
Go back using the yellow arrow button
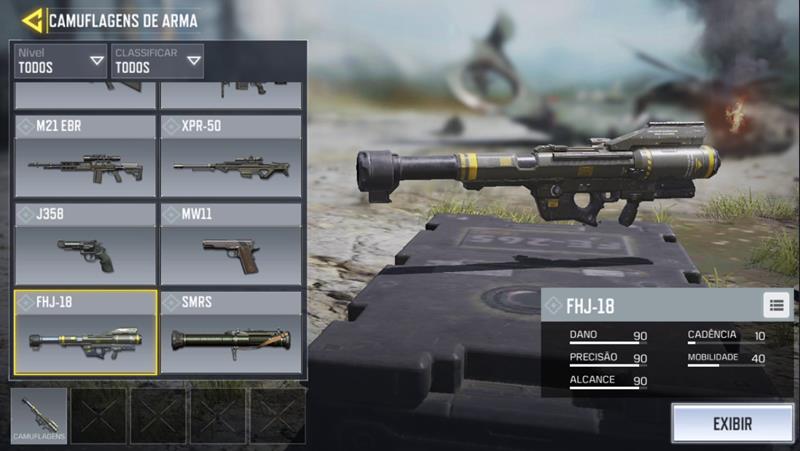(32, 19)
